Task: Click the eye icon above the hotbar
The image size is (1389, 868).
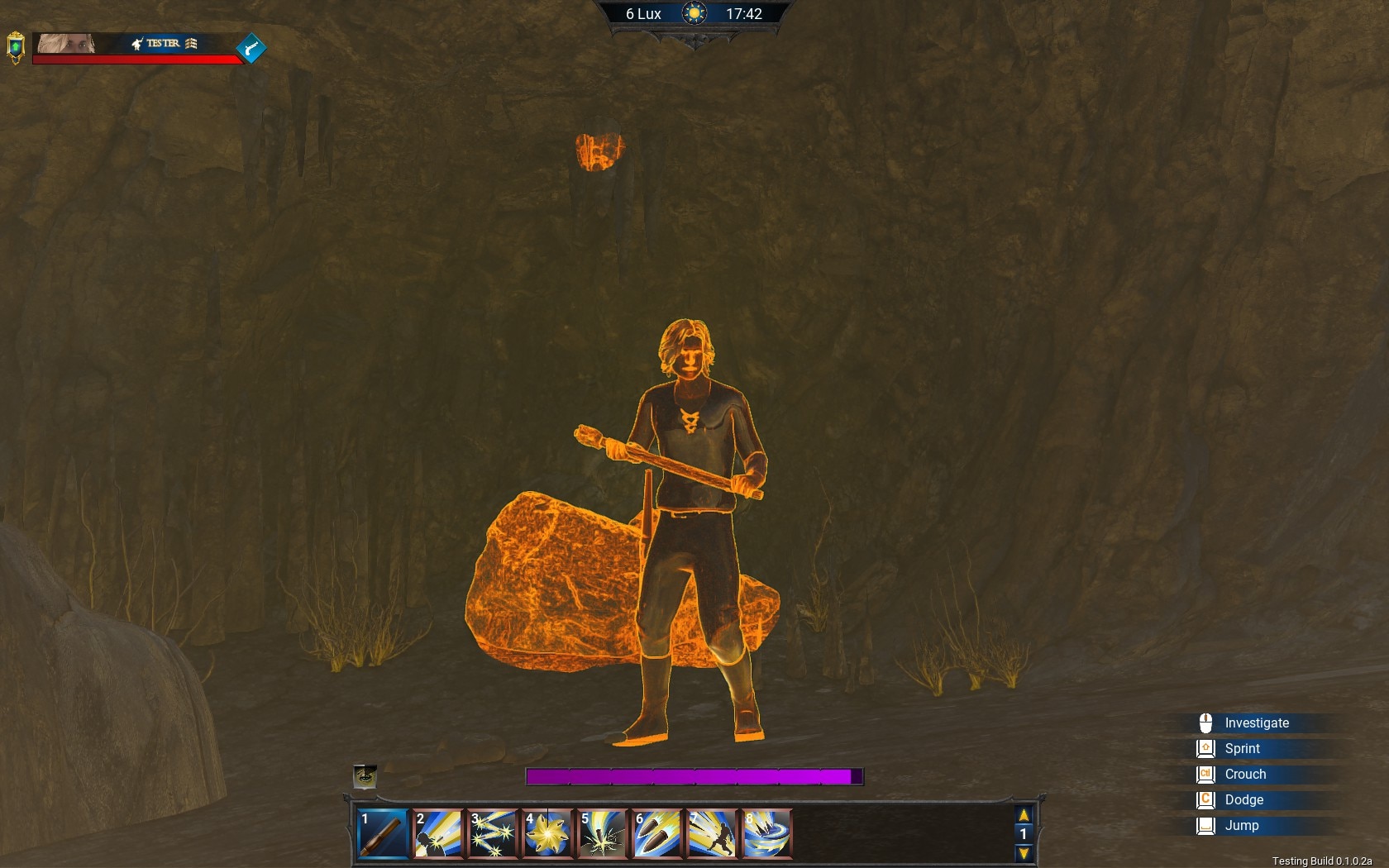Action: coord(365,776)
